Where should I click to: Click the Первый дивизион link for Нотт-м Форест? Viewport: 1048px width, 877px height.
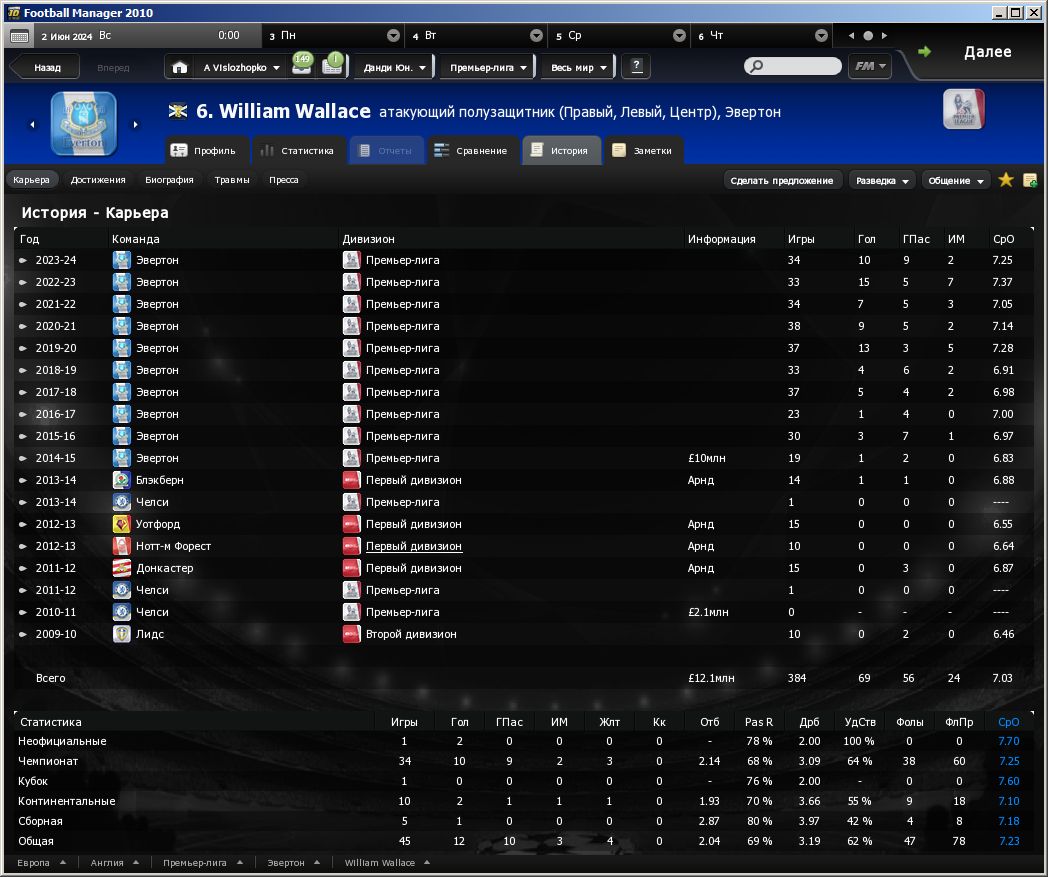[413, 546]
